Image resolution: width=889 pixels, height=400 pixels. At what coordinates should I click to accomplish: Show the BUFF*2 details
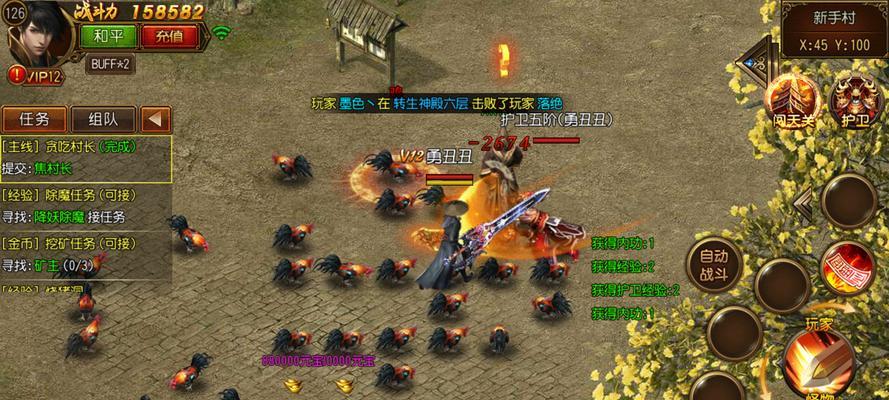pos(110,63)
